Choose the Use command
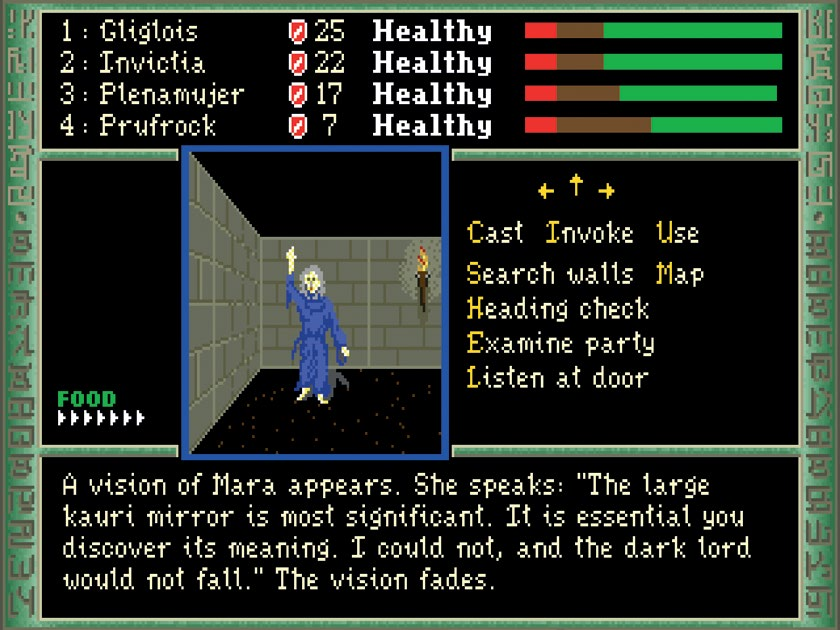 (x=677, y=234)
